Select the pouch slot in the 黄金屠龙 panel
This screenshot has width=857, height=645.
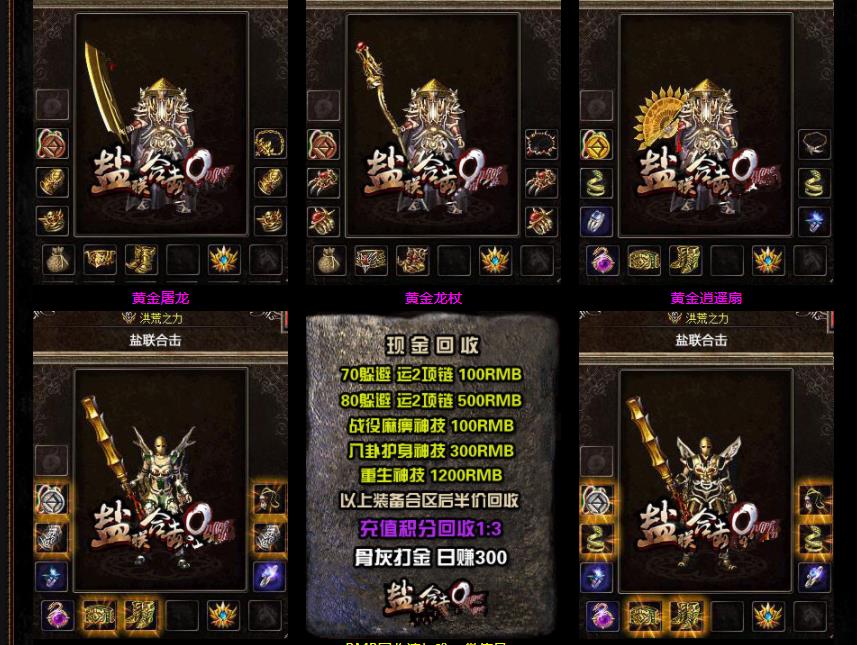[x=58, y=260]
